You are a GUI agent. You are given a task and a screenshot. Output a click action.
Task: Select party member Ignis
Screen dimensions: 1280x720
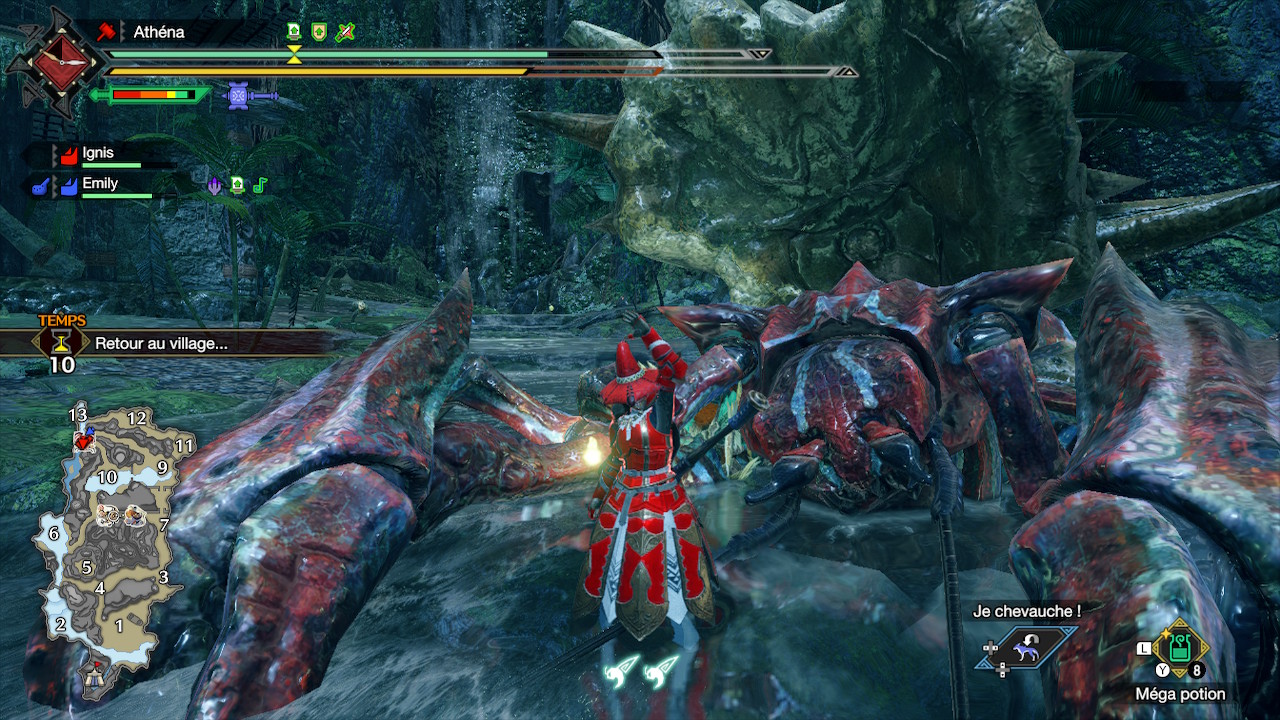[x=98, y=153]
